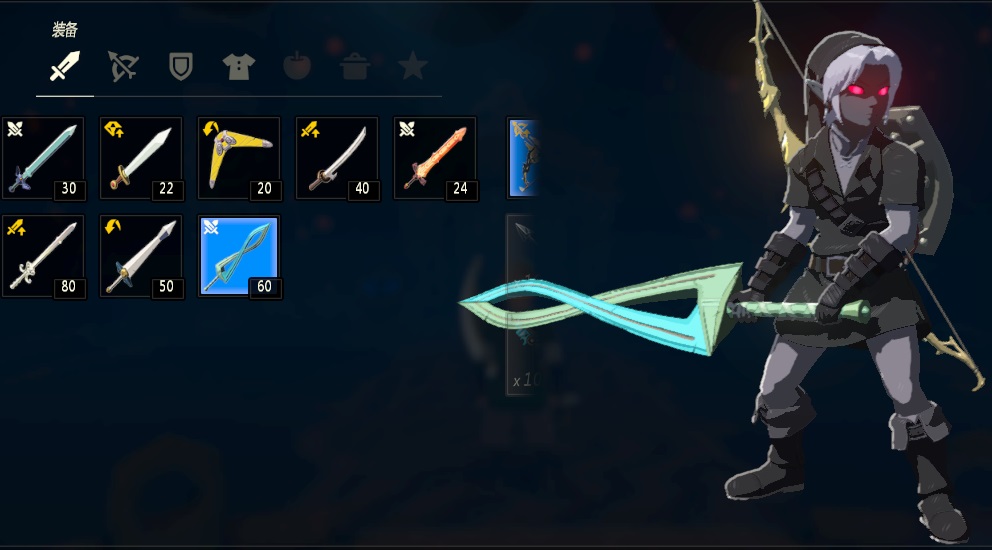
Task: Select the silver claymore with power 50
Action: coord(141,256)
